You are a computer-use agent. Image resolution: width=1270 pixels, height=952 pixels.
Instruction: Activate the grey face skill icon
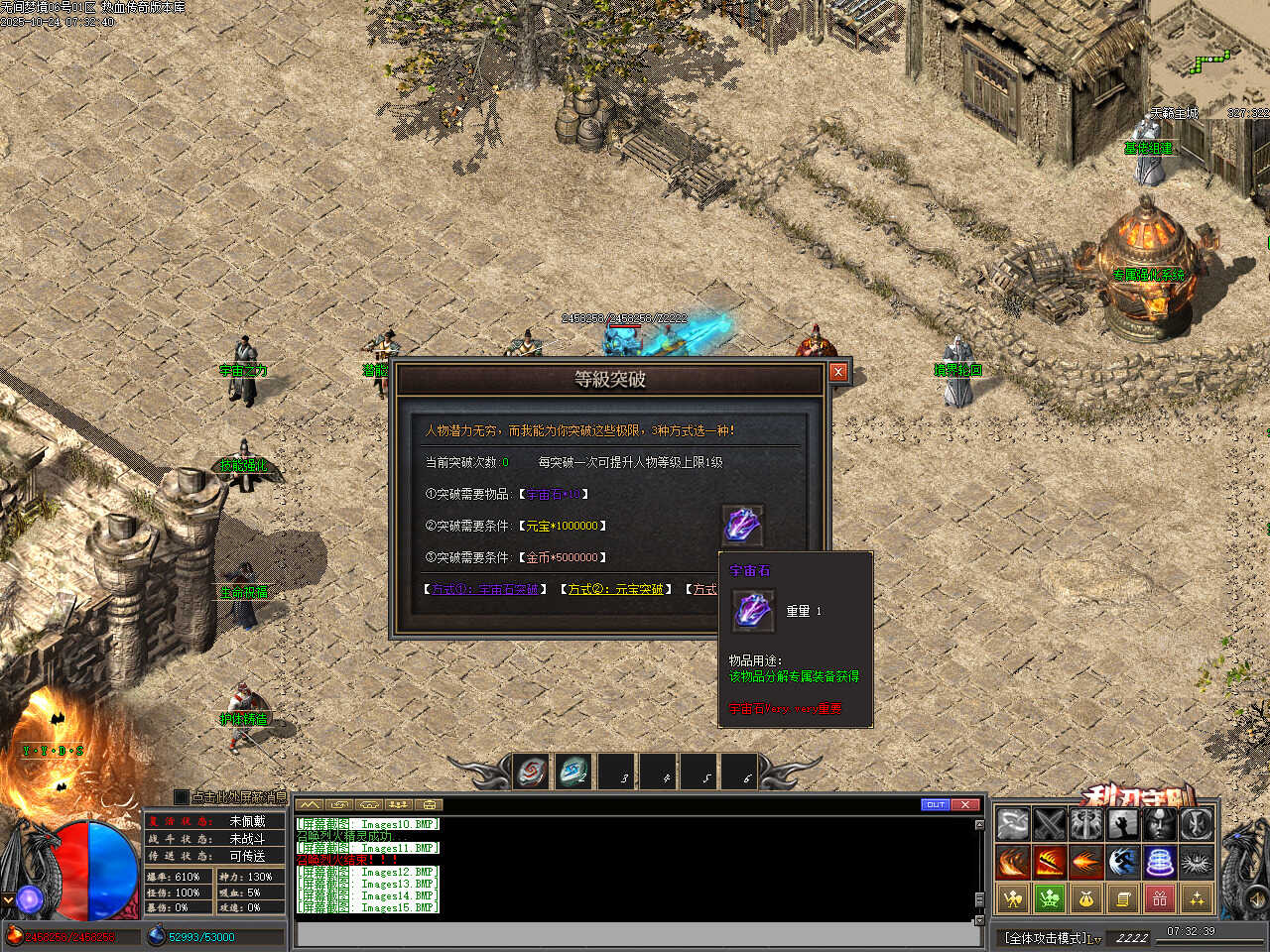coord(1160,824)
